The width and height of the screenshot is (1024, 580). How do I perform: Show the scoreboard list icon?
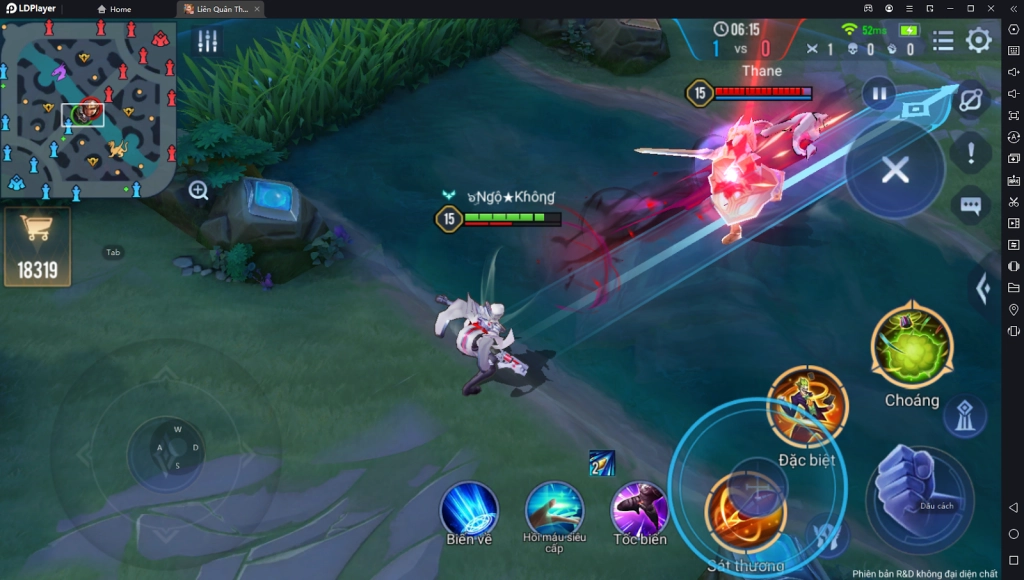point(942,40)
